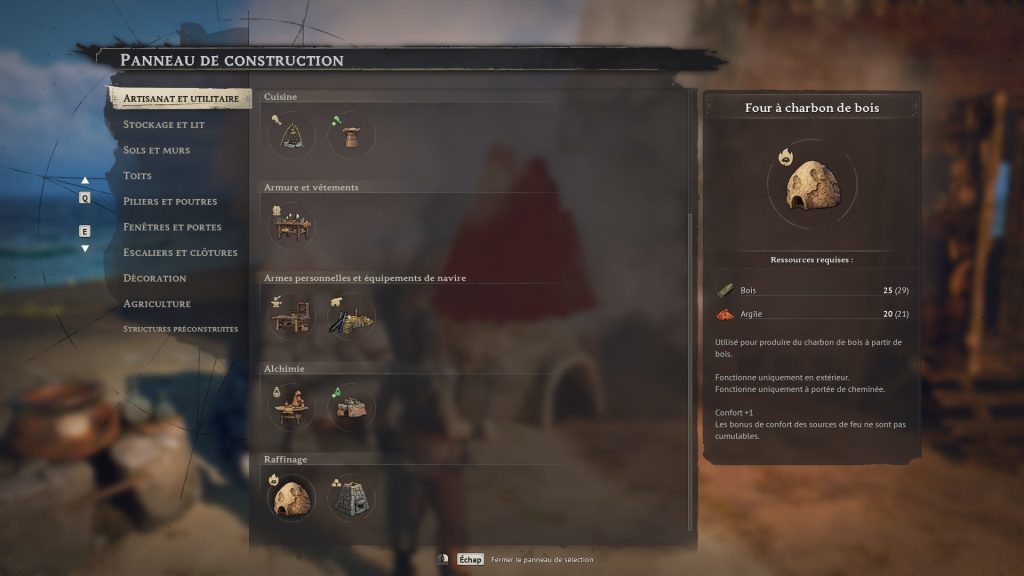Select the armor and clothing workbench
Image resolution: width=1024 pixels, height=576 pixels.
click(x=291, y=225)
